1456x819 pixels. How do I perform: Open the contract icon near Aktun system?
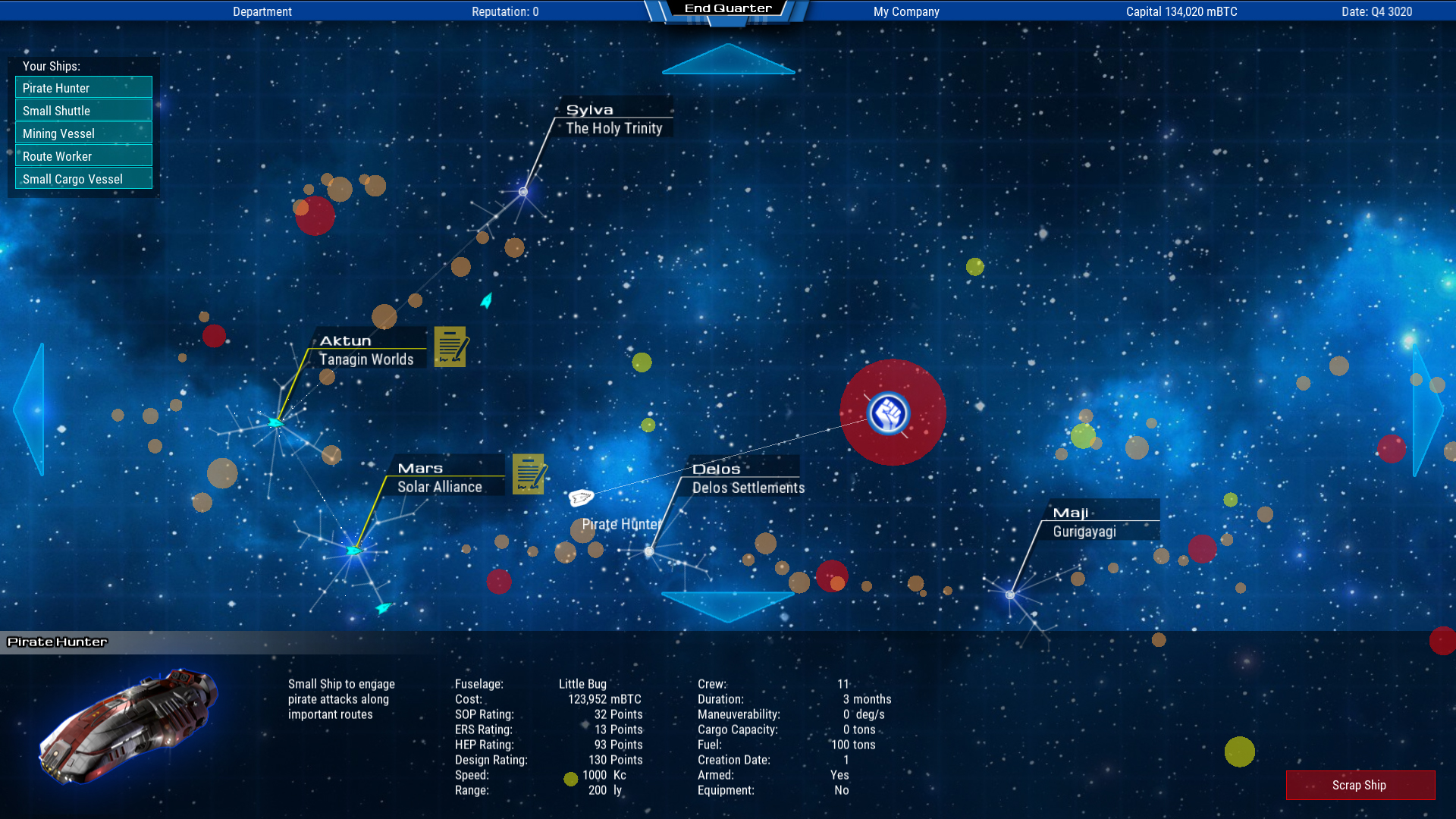450,347
